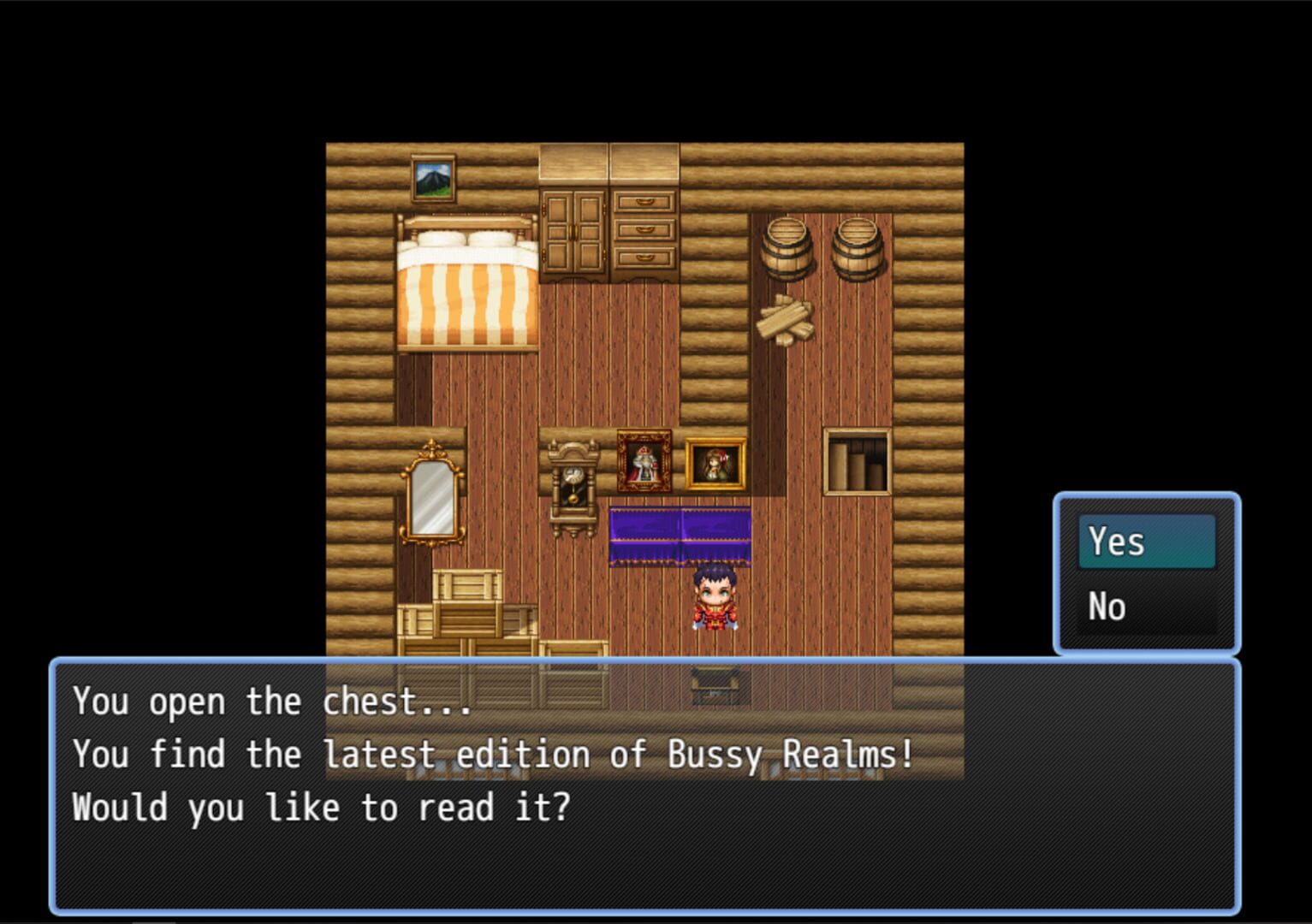1312x924 pixels.
Task: Click the recessed bookshelf on the right wall
Action: (x=856, y=459)
